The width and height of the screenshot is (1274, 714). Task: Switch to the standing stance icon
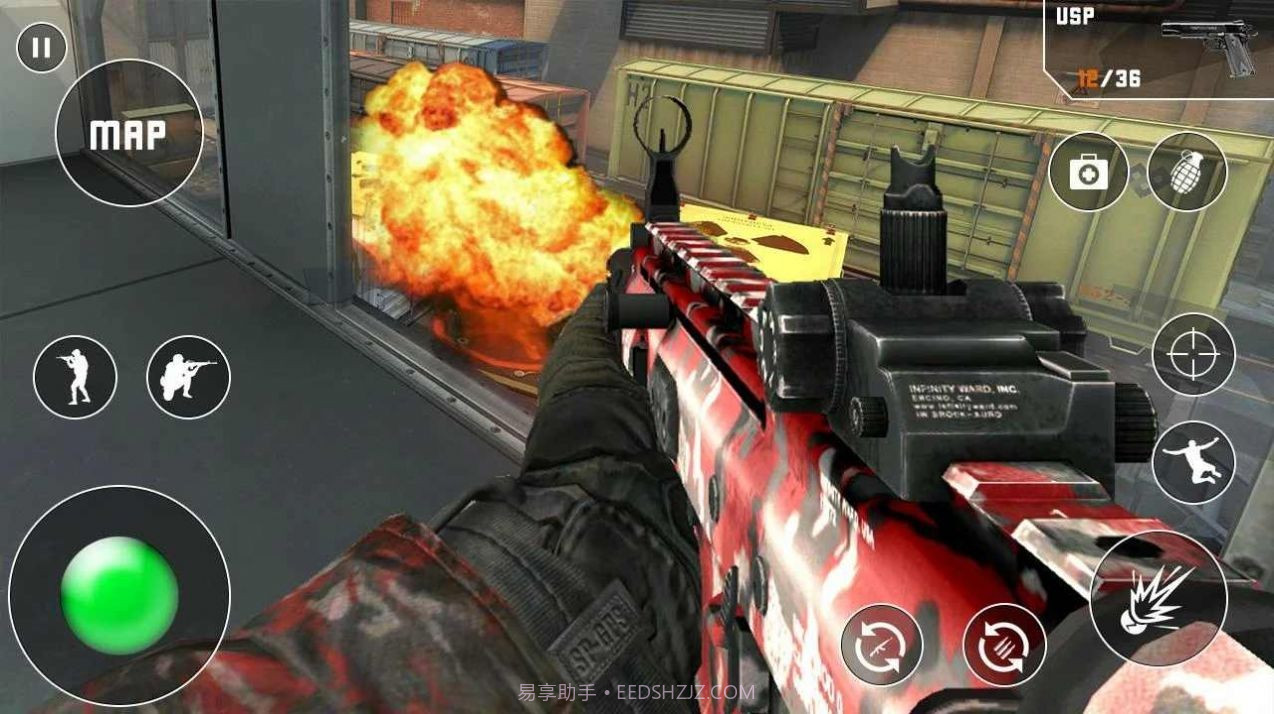[75, 377]
